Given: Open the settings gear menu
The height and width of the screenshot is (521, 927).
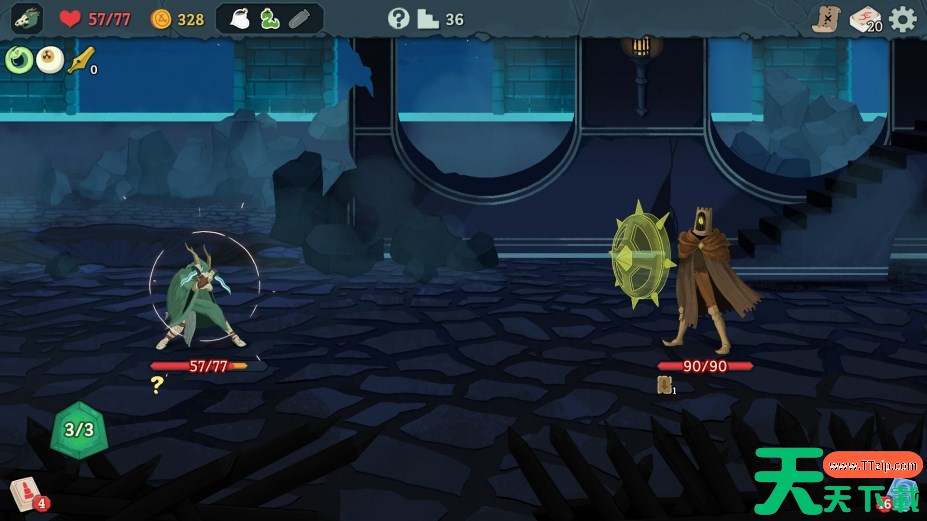Looking at the screenshot, I should pyautogui.click(x=903, y=19).
